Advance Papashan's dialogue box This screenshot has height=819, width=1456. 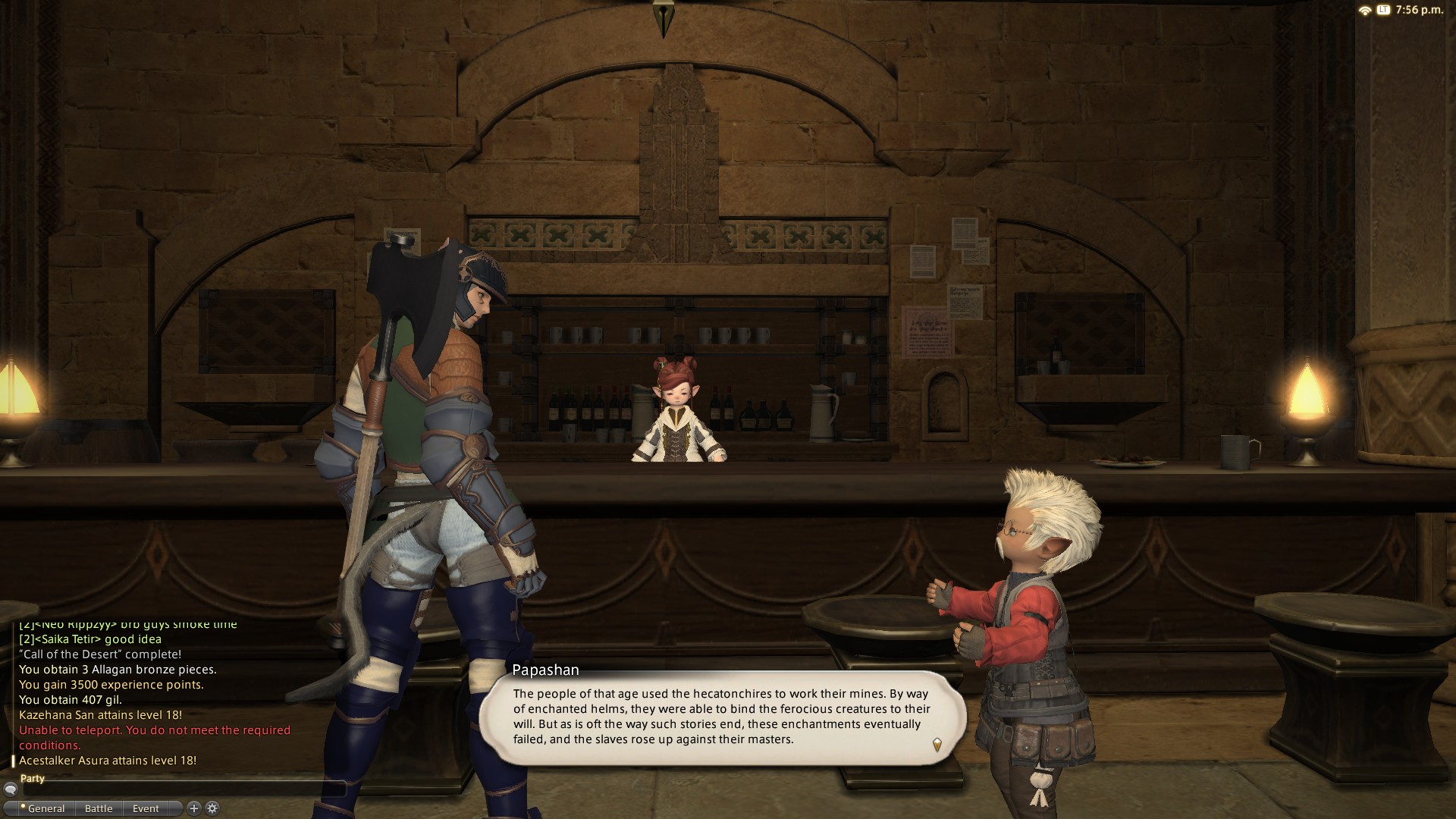click(937, 744)
